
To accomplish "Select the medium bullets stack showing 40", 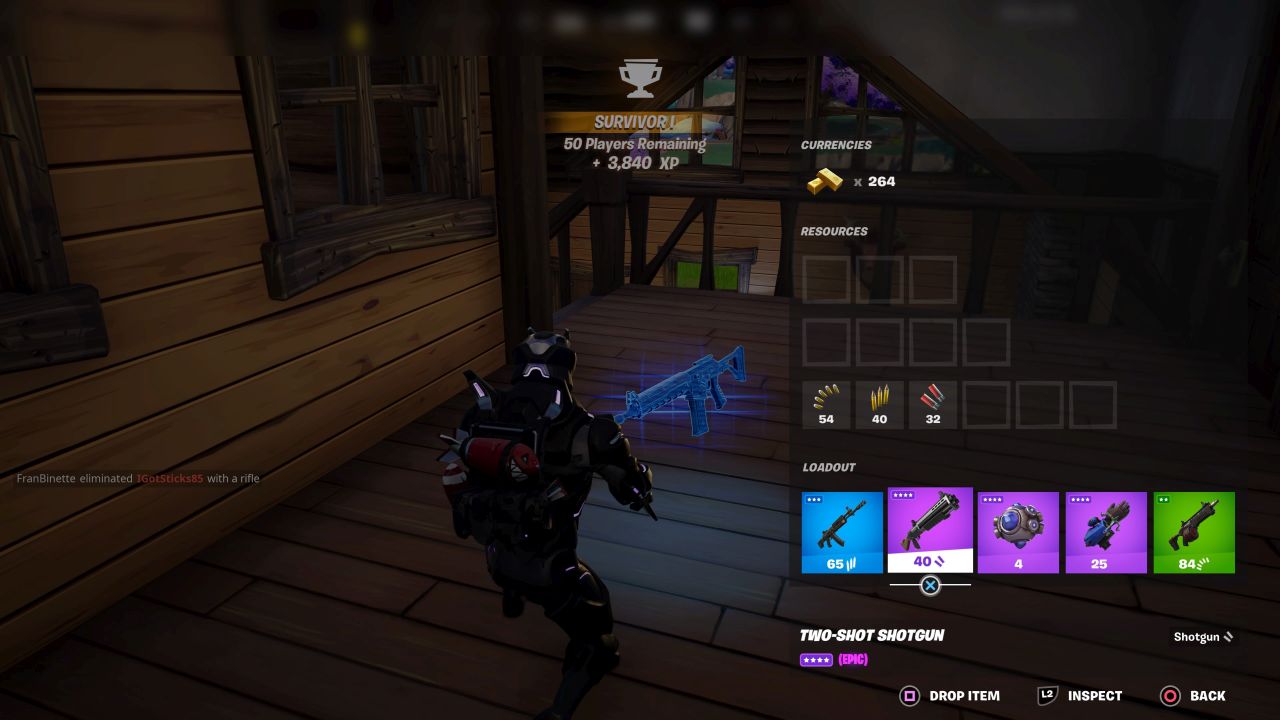I will pyautogui.click(x=879, y=404).
